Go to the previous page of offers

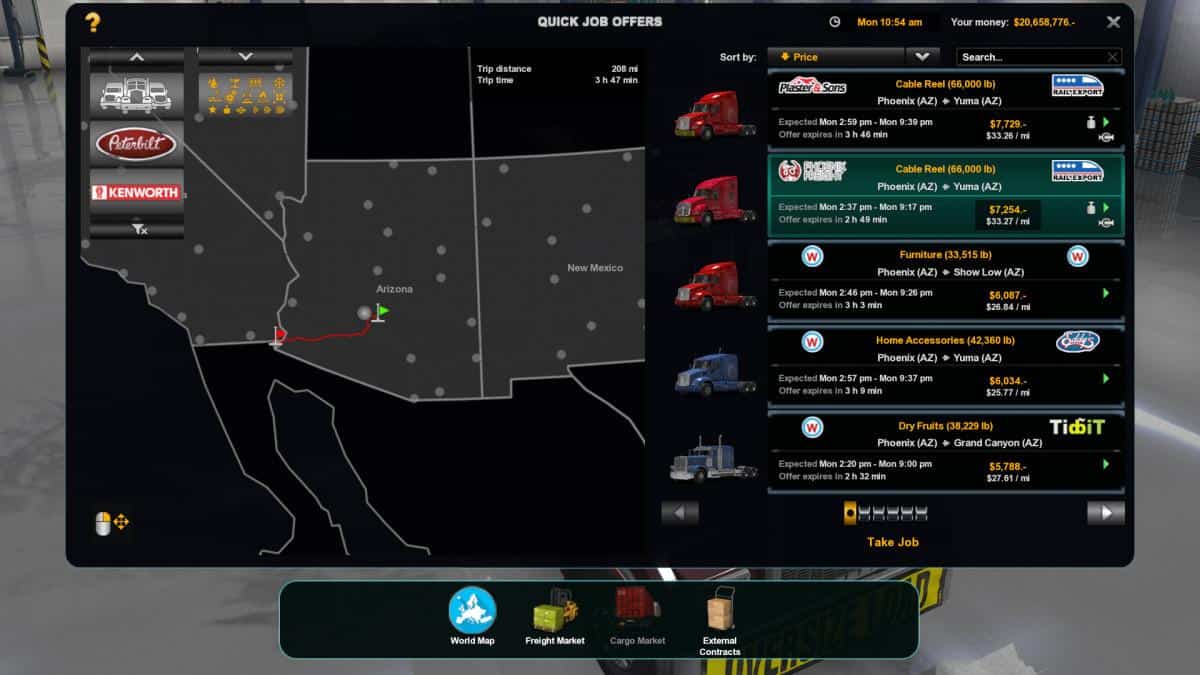click(680, 513)
